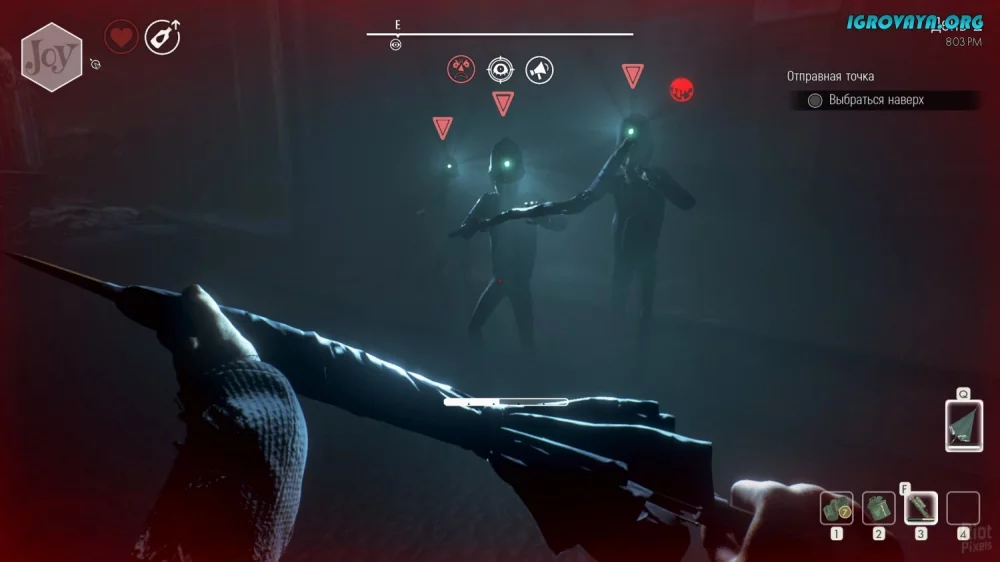Click the bottle status effect icon
The image size is (1000, 562).
161,38
